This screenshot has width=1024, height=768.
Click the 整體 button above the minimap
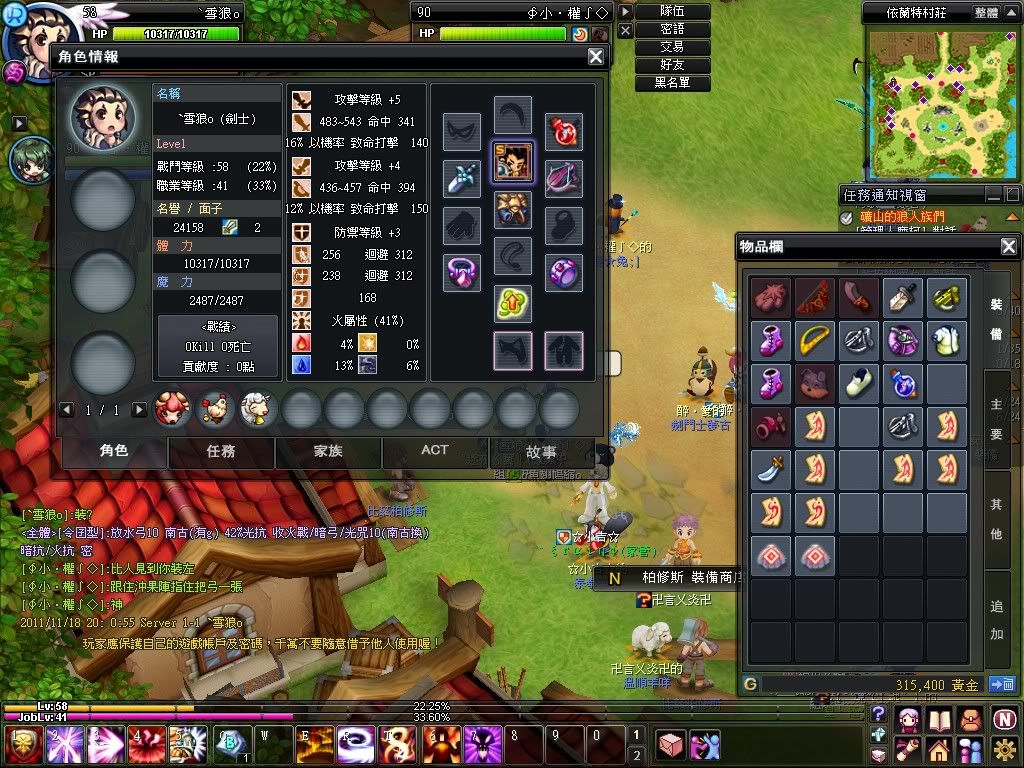[x=985, y=13]
